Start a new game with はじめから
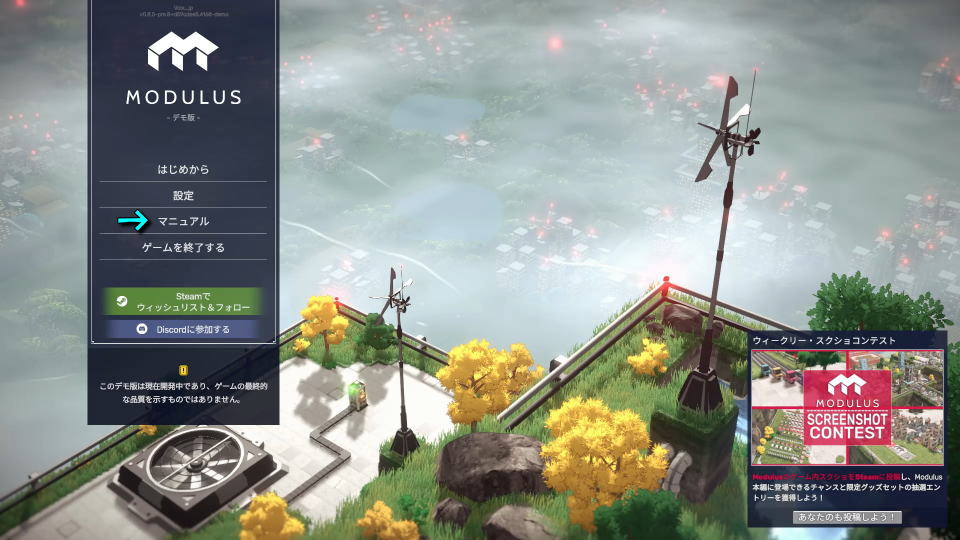Viewport: 960px width, 540px height. coord(183,169)
